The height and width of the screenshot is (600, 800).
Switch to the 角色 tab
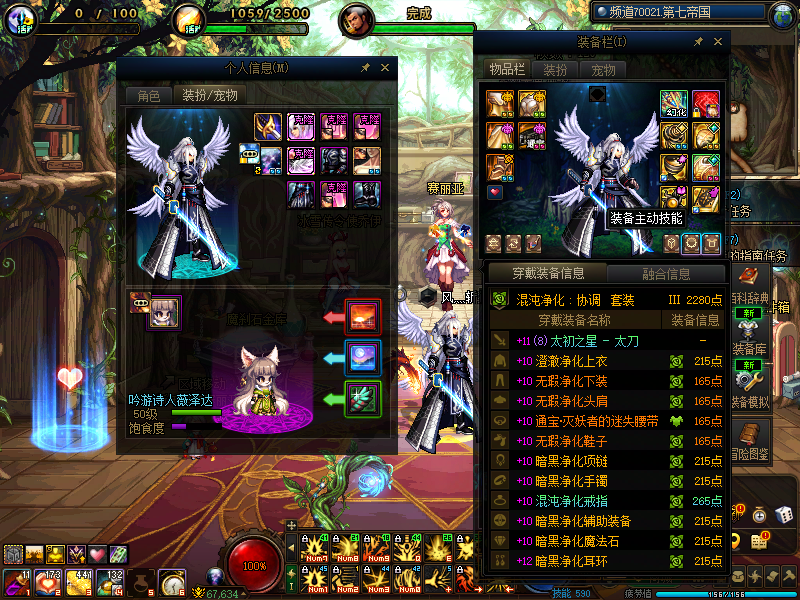pyautogui.click(x=148, y=96)
